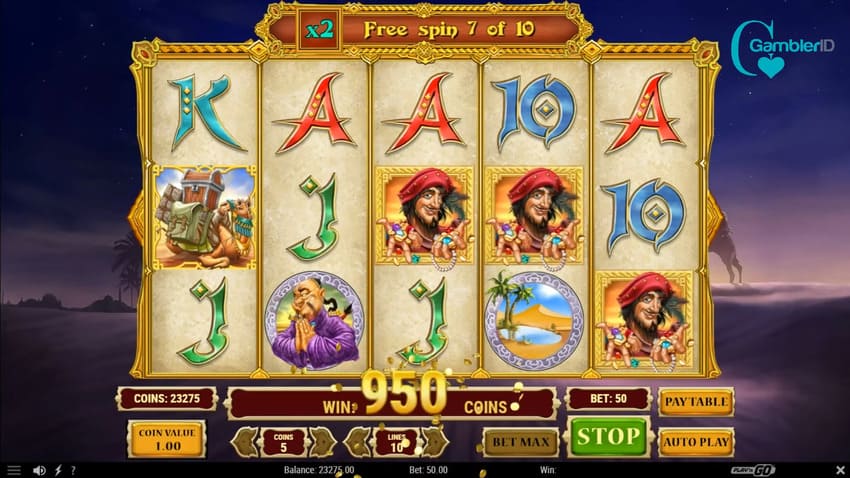Increase the number of lines
The image size is (850, 478).
434,441
